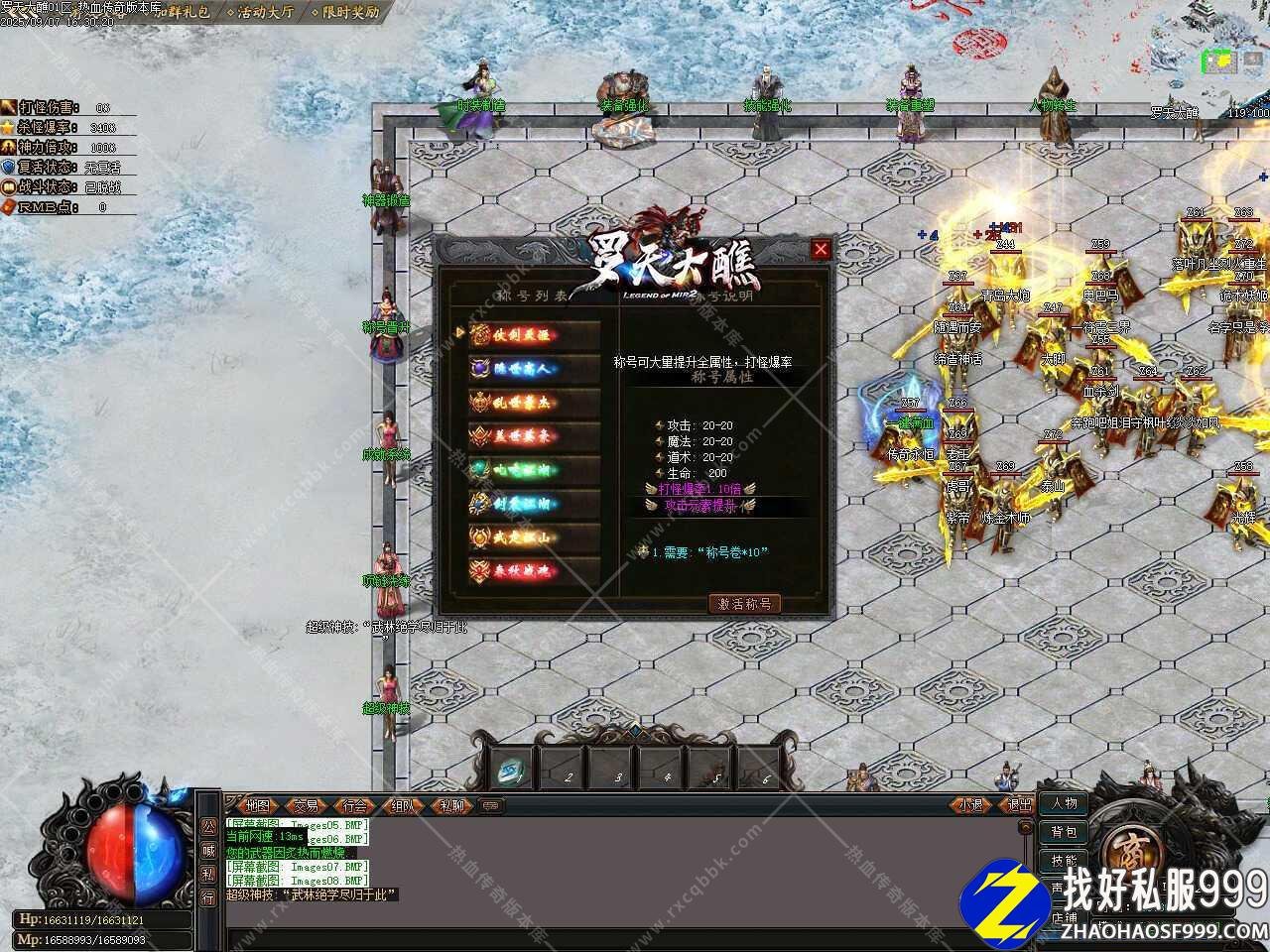Open the 技能 skills panel
This screenshot has height=952, width=1270.
click(x=1064, y=861)
